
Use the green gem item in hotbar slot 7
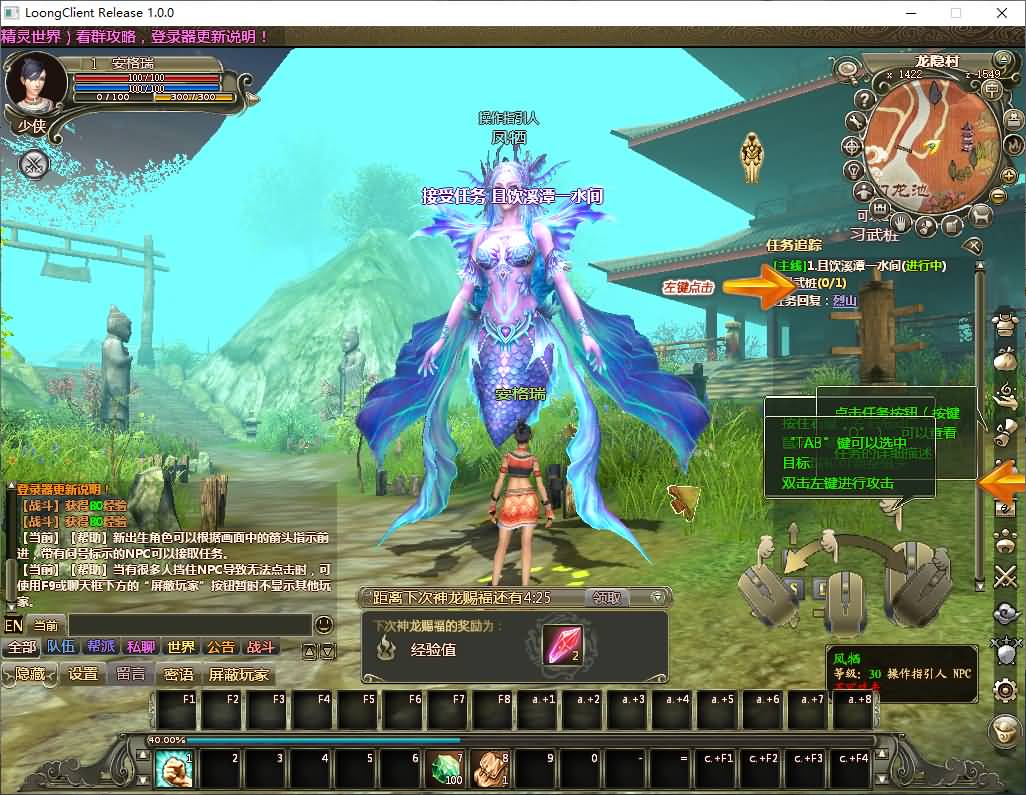[x=445, y=769]
